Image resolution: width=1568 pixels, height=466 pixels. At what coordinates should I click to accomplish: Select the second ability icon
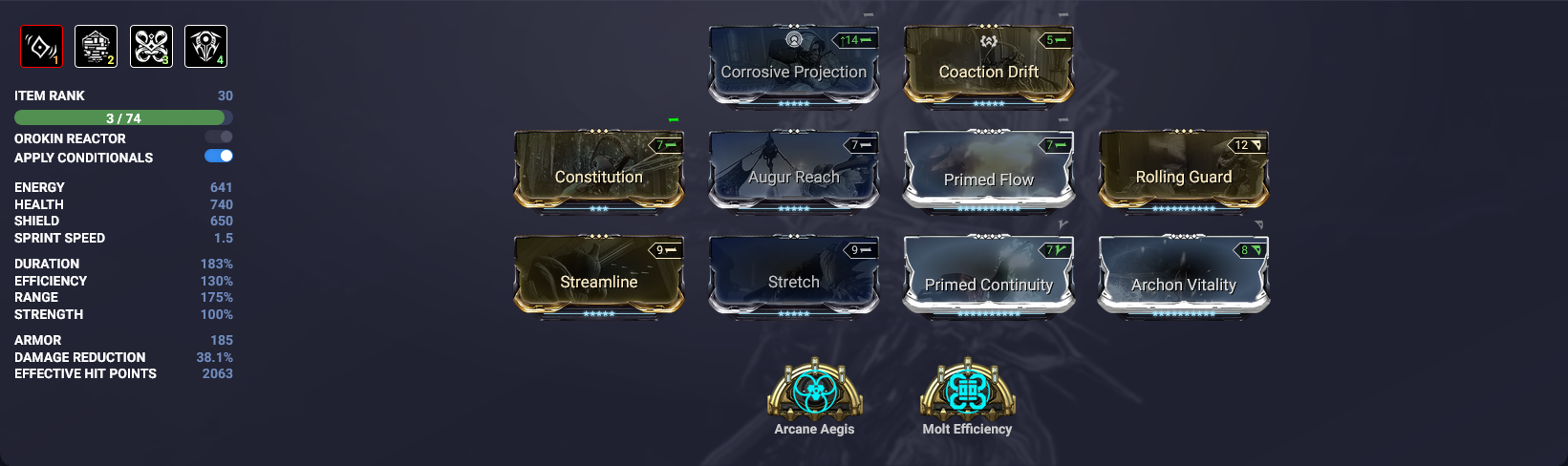tap(96, 46)
